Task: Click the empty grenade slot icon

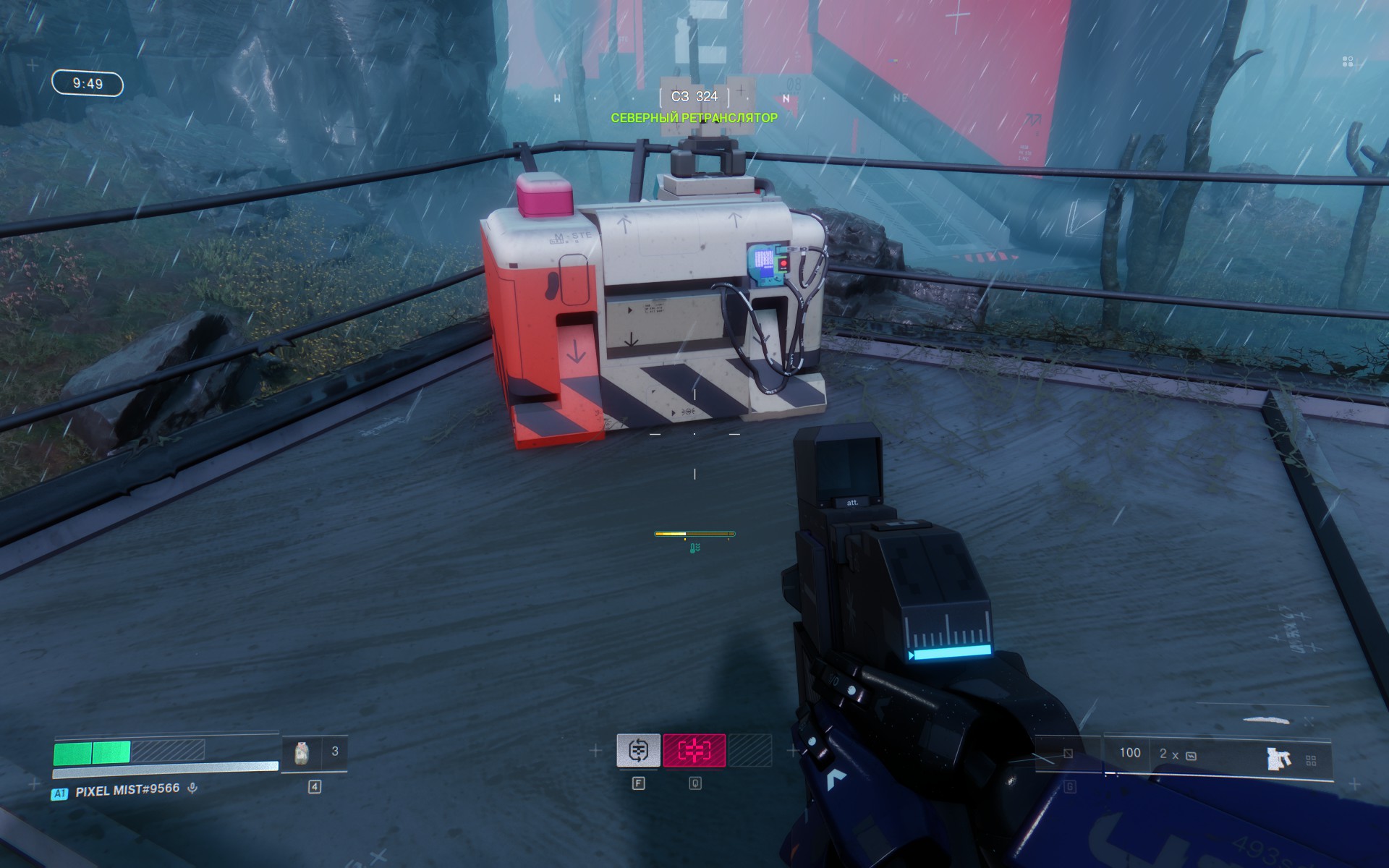Action: coord(1068,754)
